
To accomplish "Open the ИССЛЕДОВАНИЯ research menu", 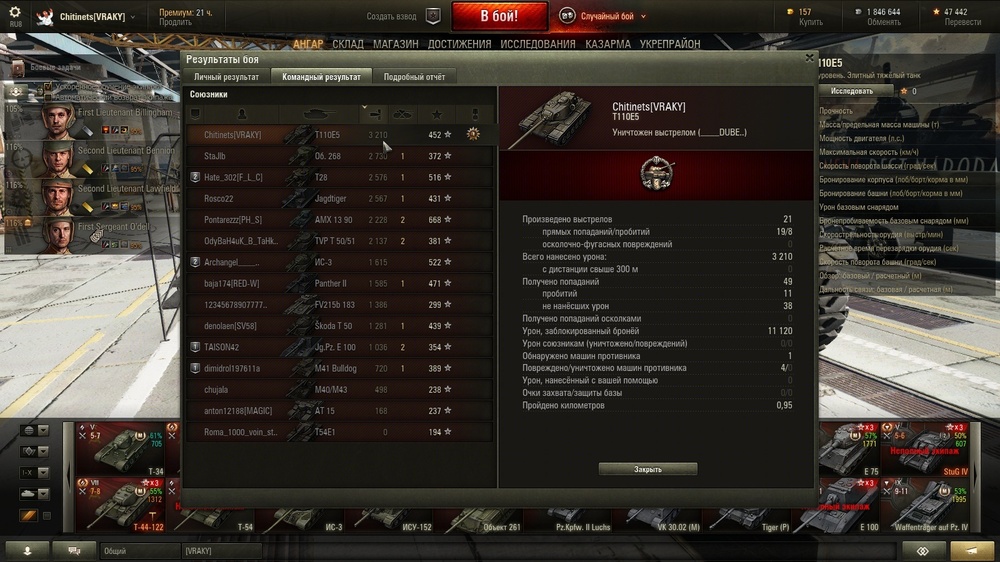I will click(538, 44).
